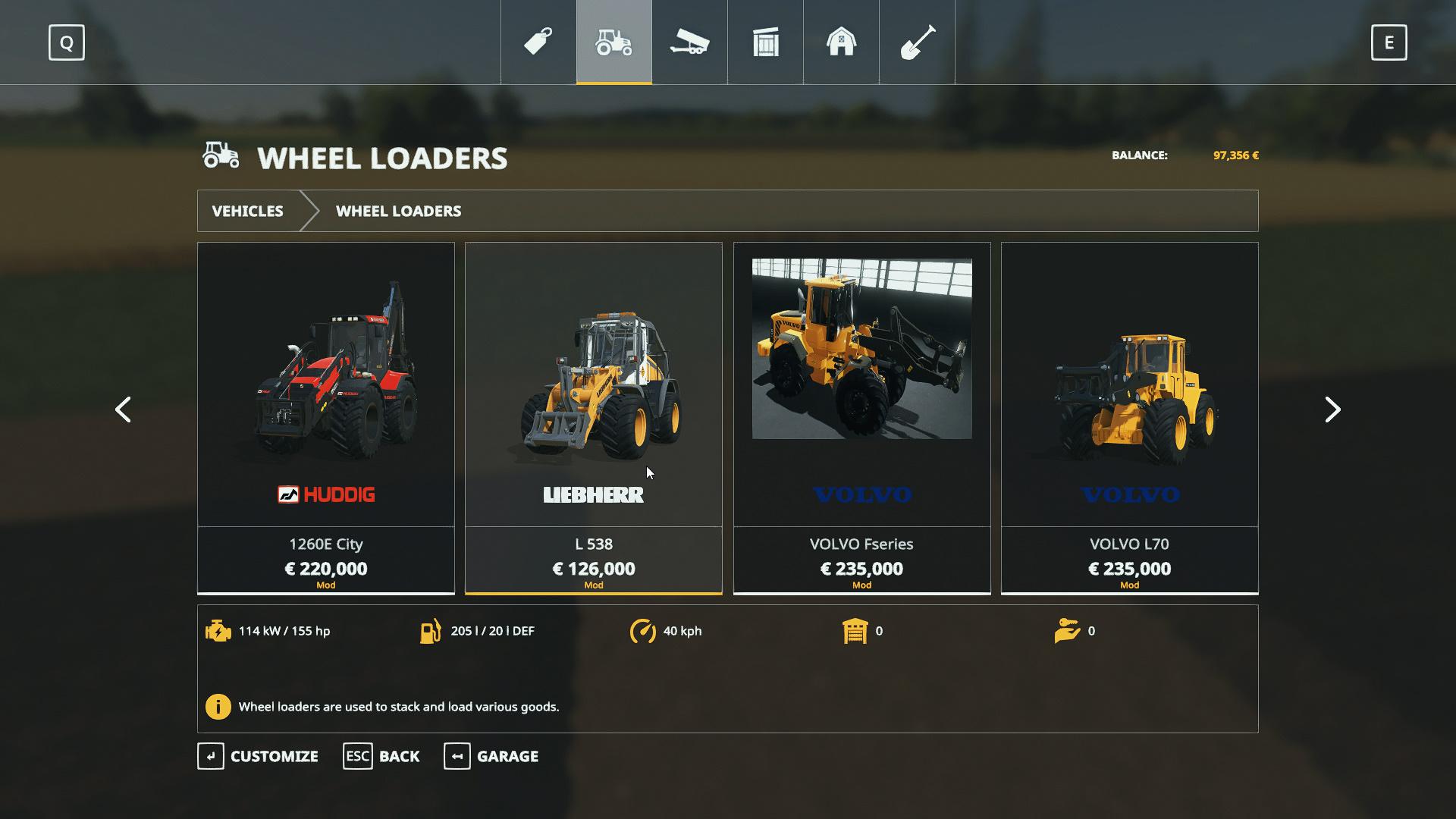Open the Garage
The image size is (1456, 819).
[x=491, y=756]
